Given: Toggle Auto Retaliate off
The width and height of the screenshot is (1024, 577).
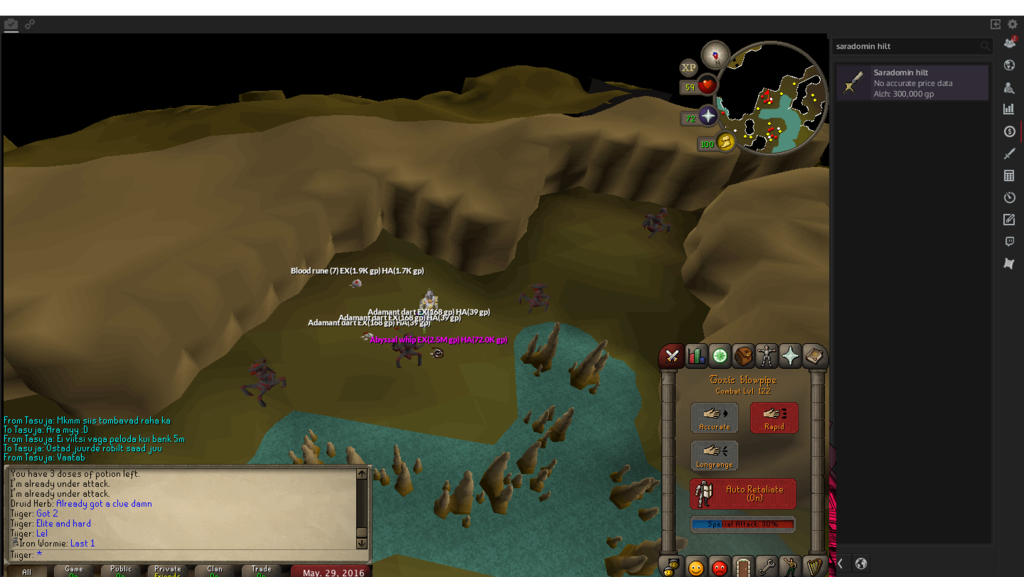Looking at the screenshot, I should [743, 493].
